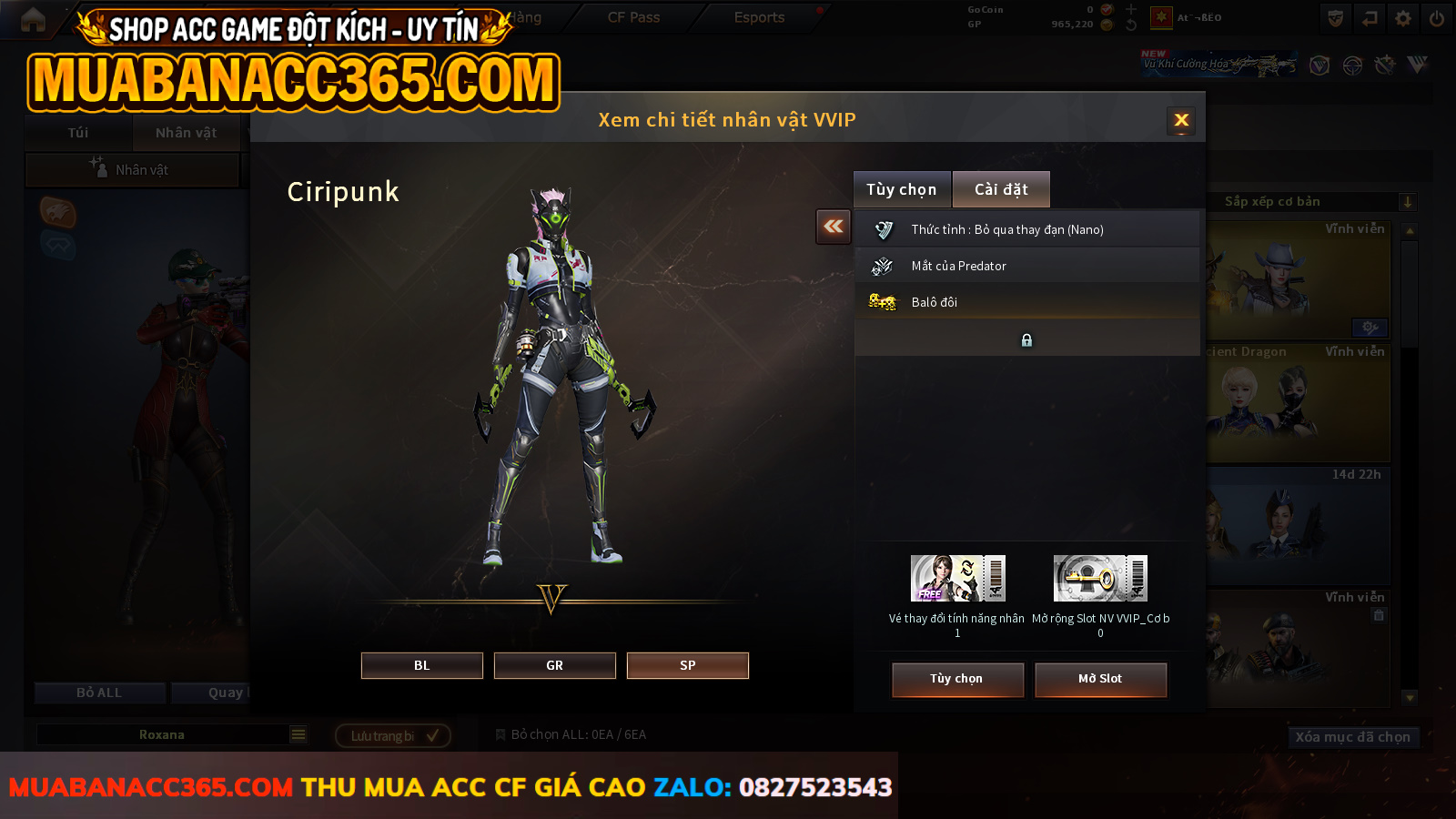The height and width of the screenshot is (819, 1456).
Task: Select the VVIP slot expansion key item
Action: point(1100,579)
